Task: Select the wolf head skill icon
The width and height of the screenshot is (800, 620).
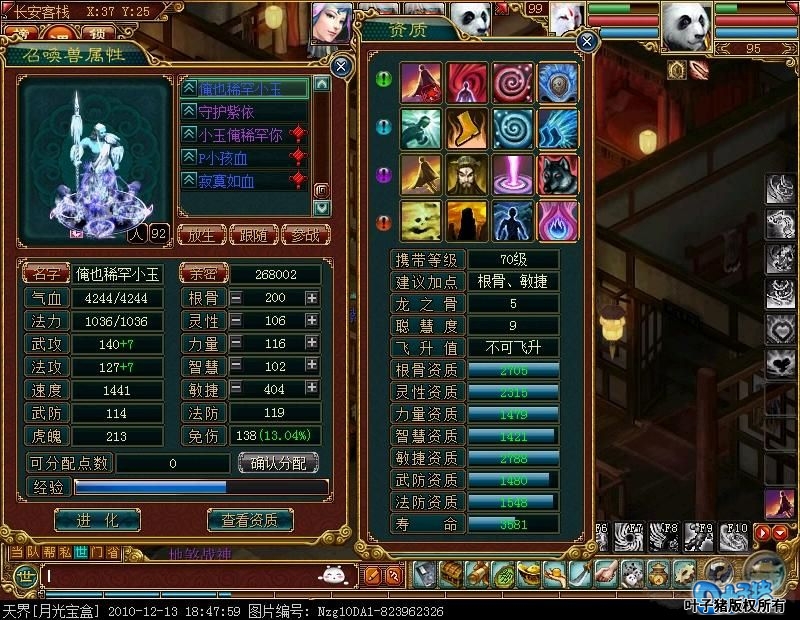Action: [x=558, y=174]
